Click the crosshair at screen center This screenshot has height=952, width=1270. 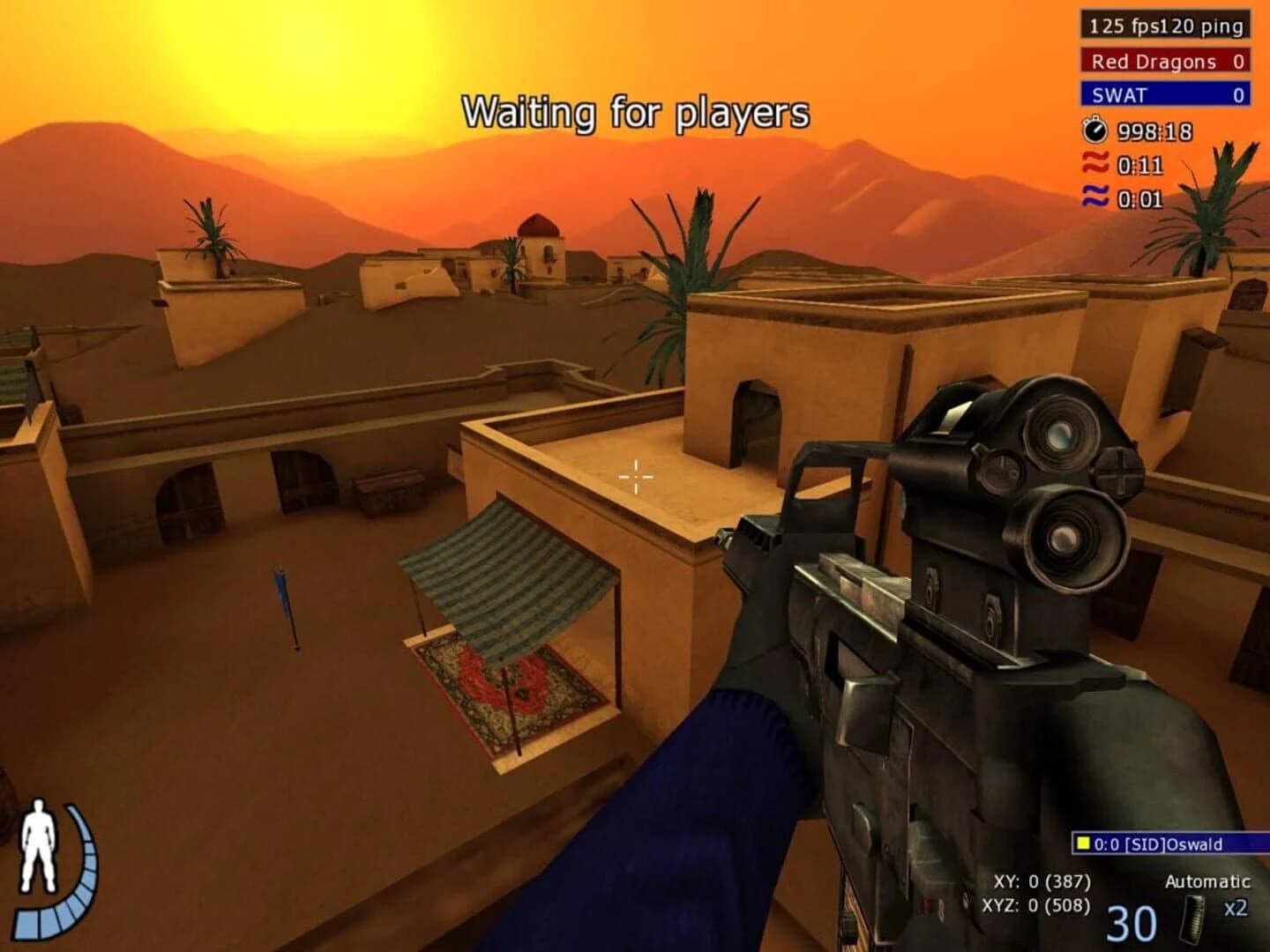[x=636, y=476]
